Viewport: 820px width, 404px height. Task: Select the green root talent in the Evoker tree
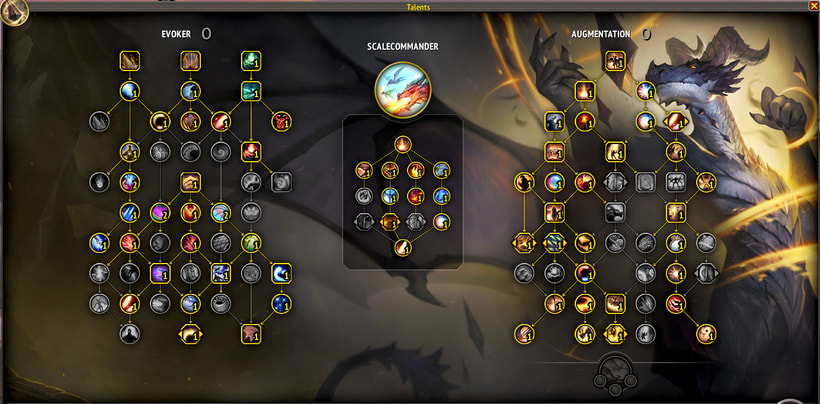tap(250, 62)
